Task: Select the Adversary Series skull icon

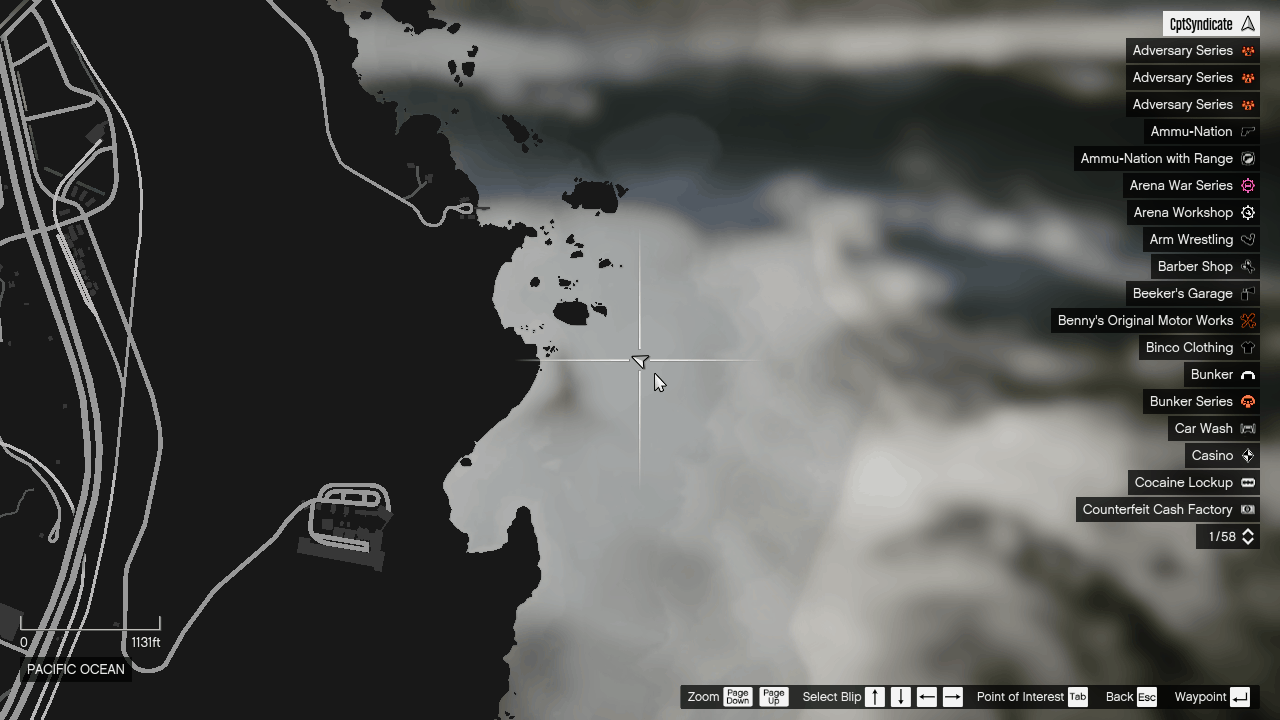Action: [x=1248, y=50]
